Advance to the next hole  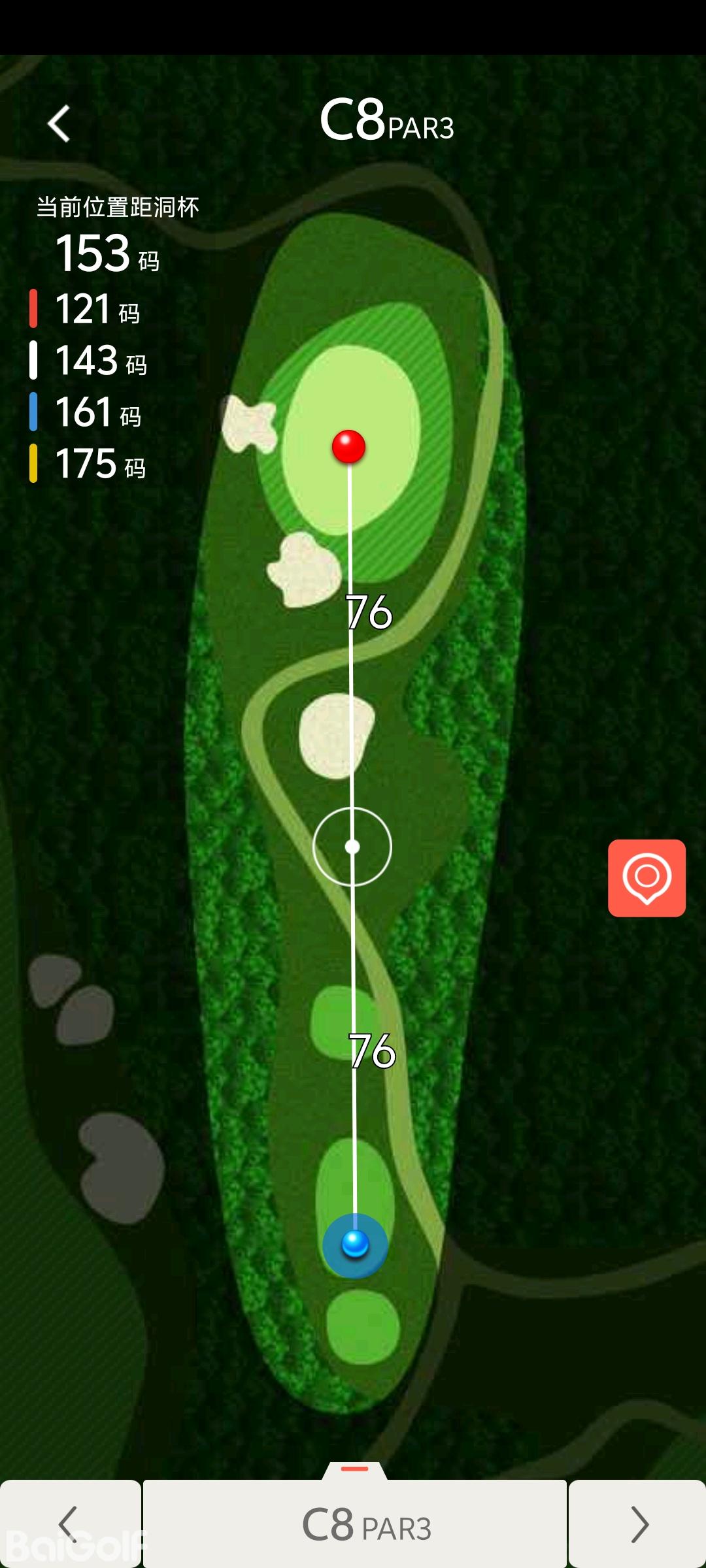tap(638, 1524)
